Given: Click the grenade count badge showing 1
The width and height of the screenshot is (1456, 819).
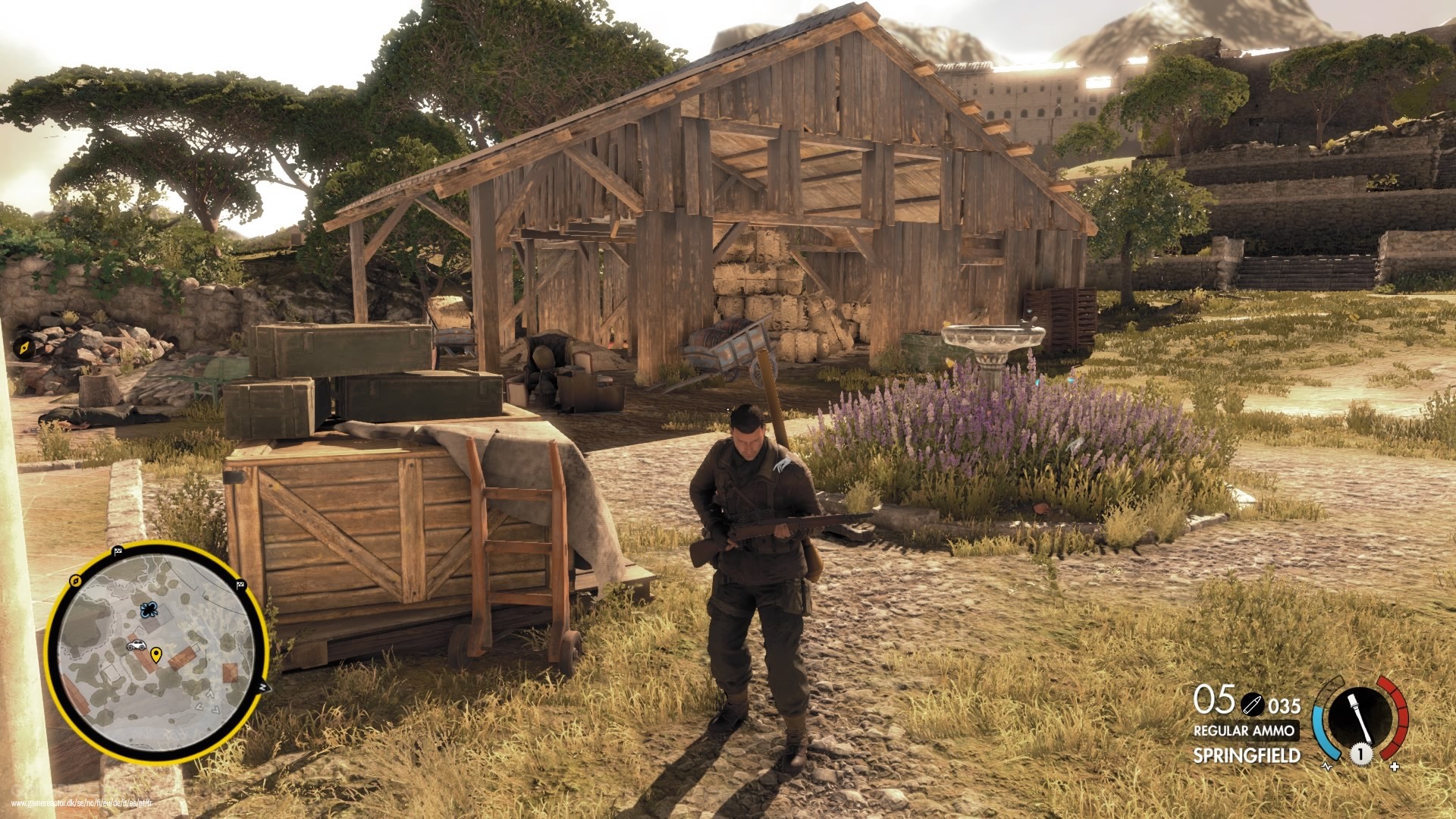Looking at the screenshot, I should pos(1361,753).
